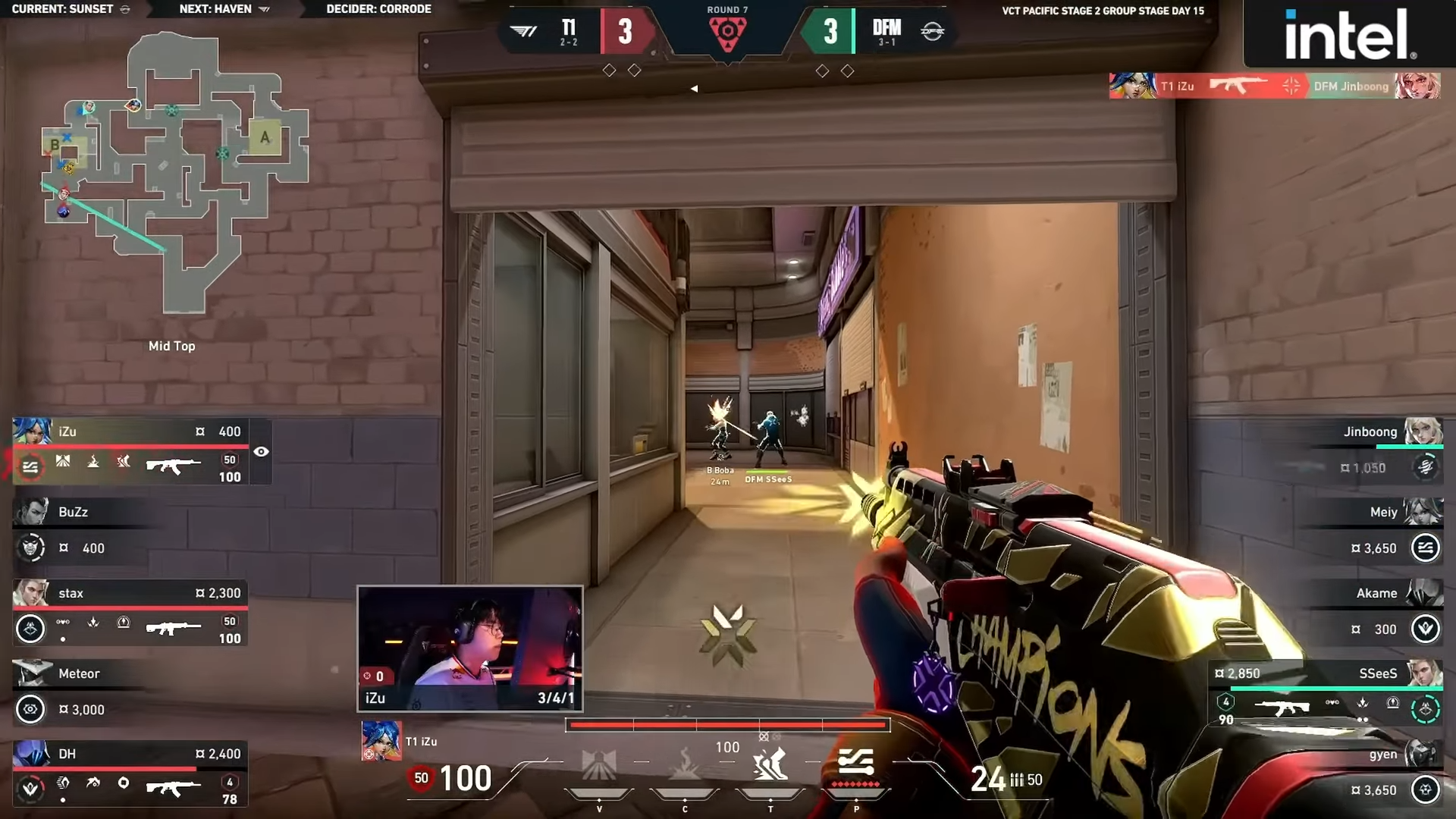1456x819 pixels.
Task: Click the eye icon beside iZu's row
Action: [261, 452]
